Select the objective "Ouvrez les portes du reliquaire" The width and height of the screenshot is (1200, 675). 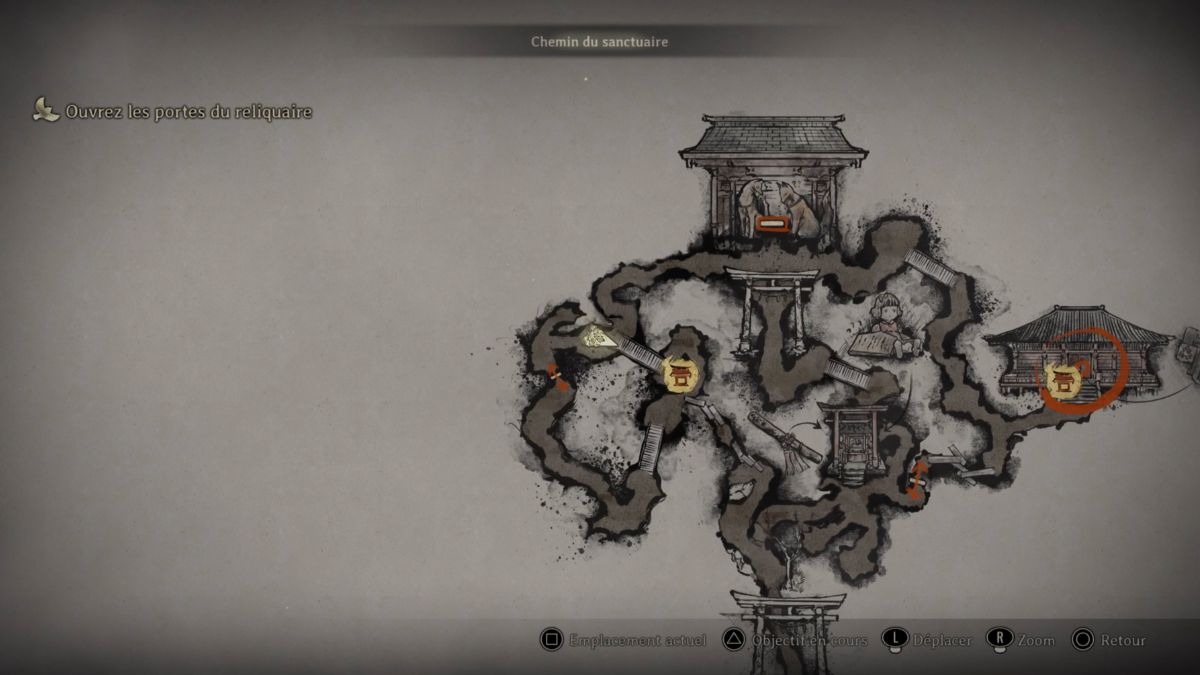(x=188, y=112)
